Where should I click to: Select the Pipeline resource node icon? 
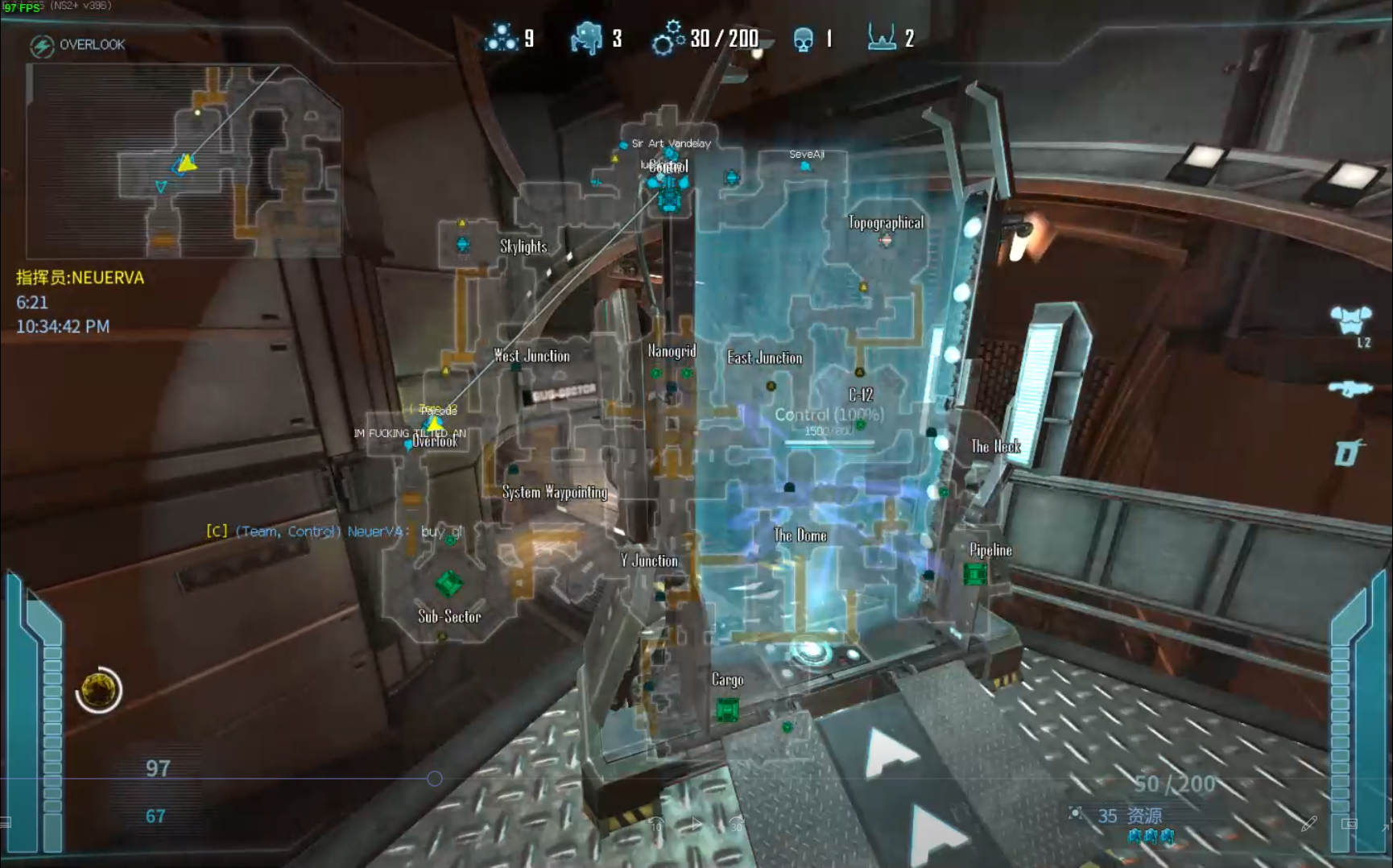(975, 573)
